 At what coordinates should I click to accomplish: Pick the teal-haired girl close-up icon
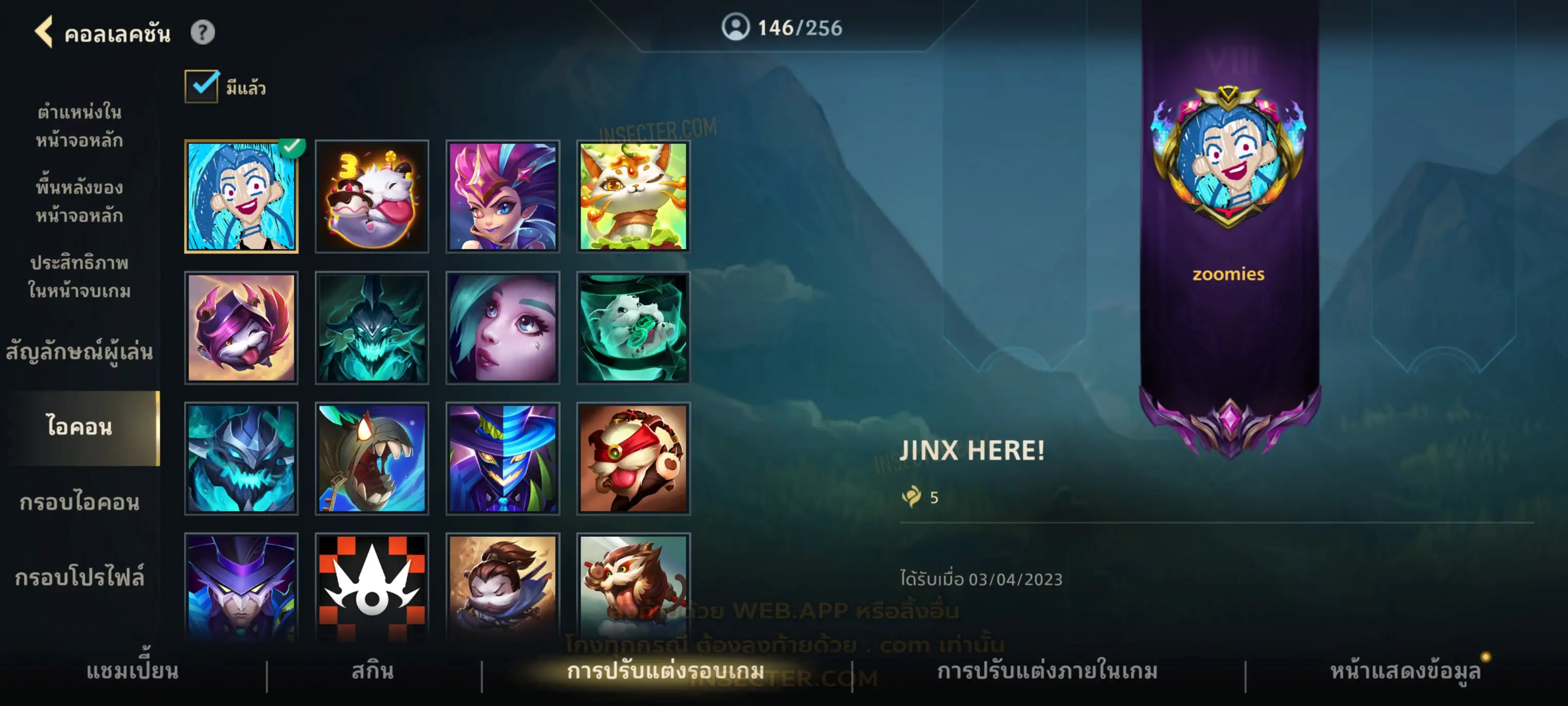[502, 328]
